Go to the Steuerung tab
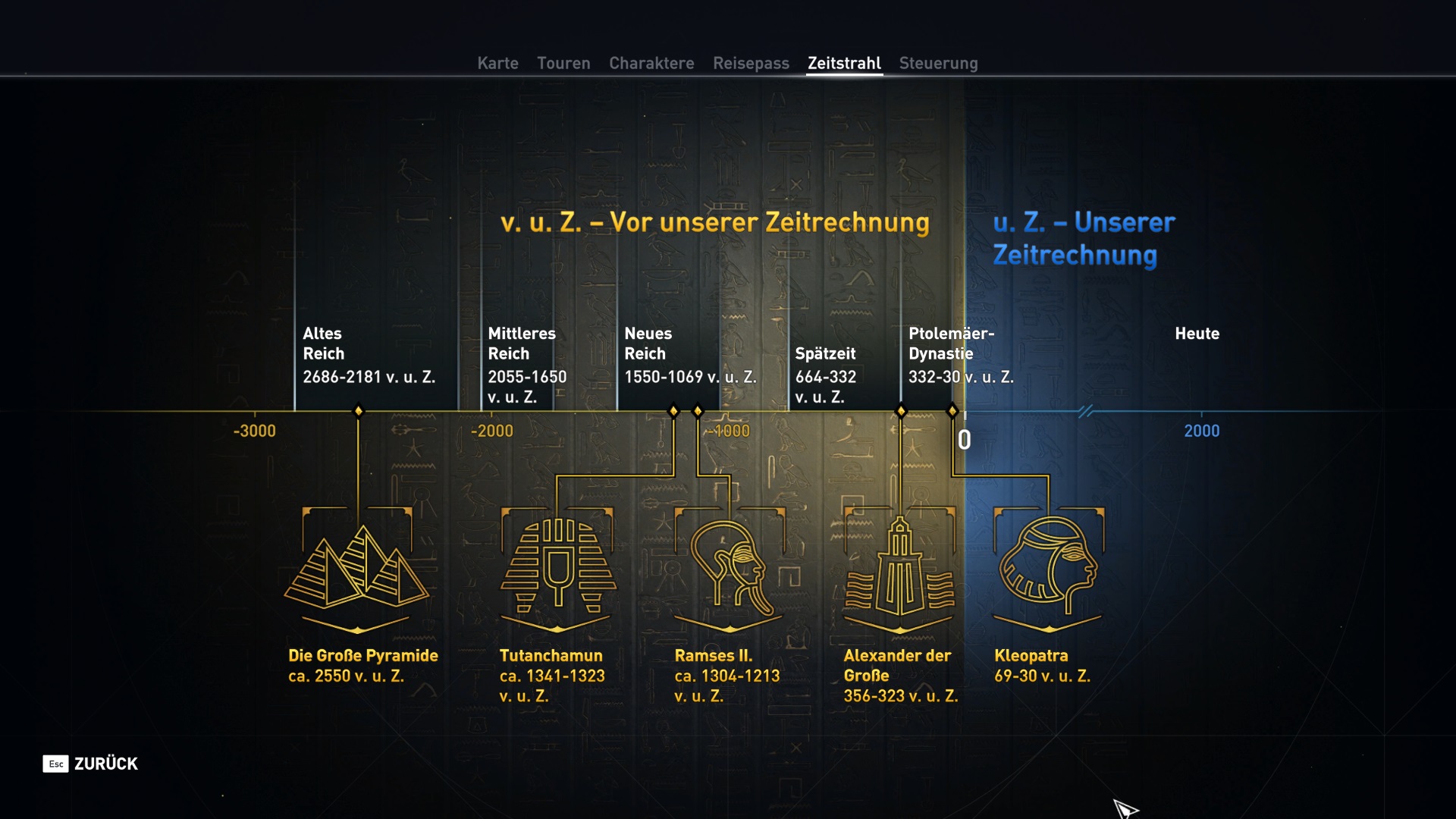The image size is (1456, 819). click(x=938, y=63)
